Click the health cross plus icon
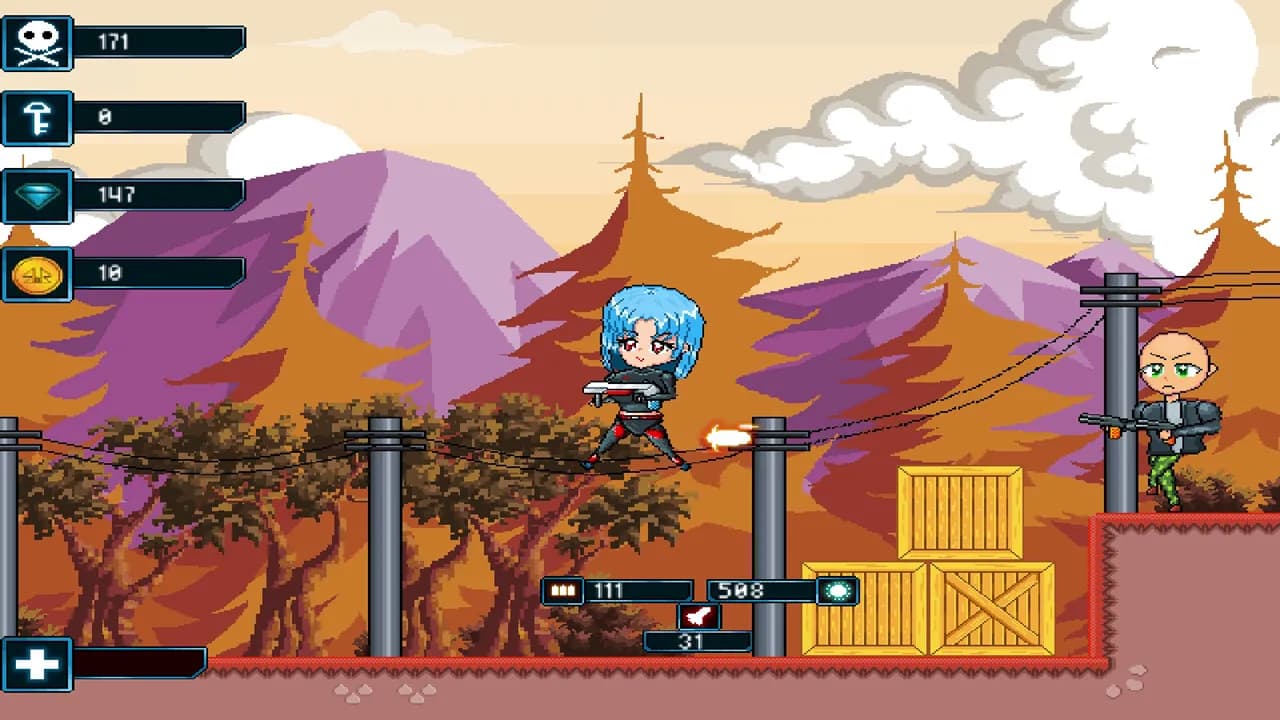Viewport: 1280px width, 720px height. point(36,664)
